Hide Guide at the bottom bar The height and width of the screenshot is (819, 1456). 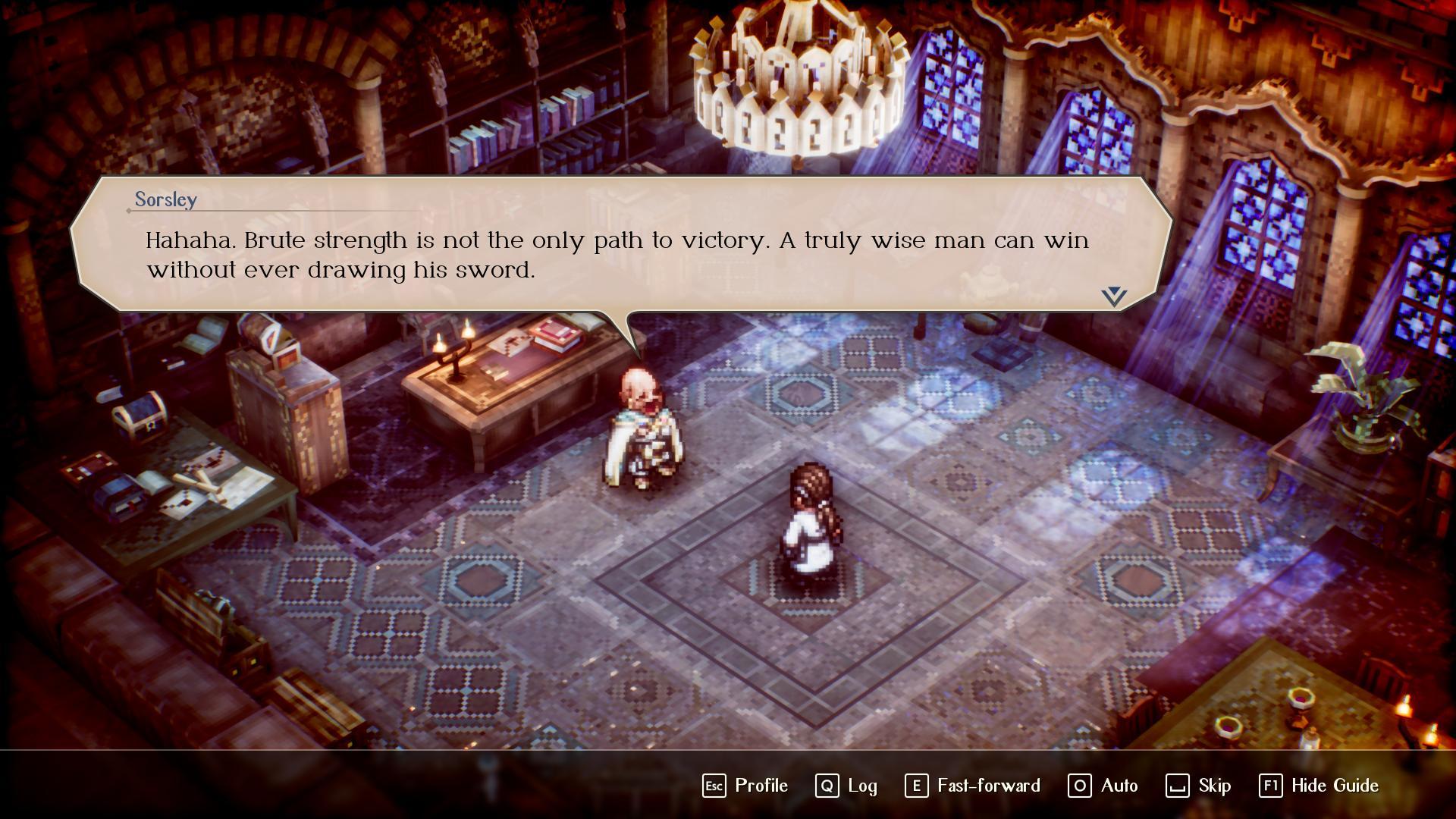coord(1319,786)
